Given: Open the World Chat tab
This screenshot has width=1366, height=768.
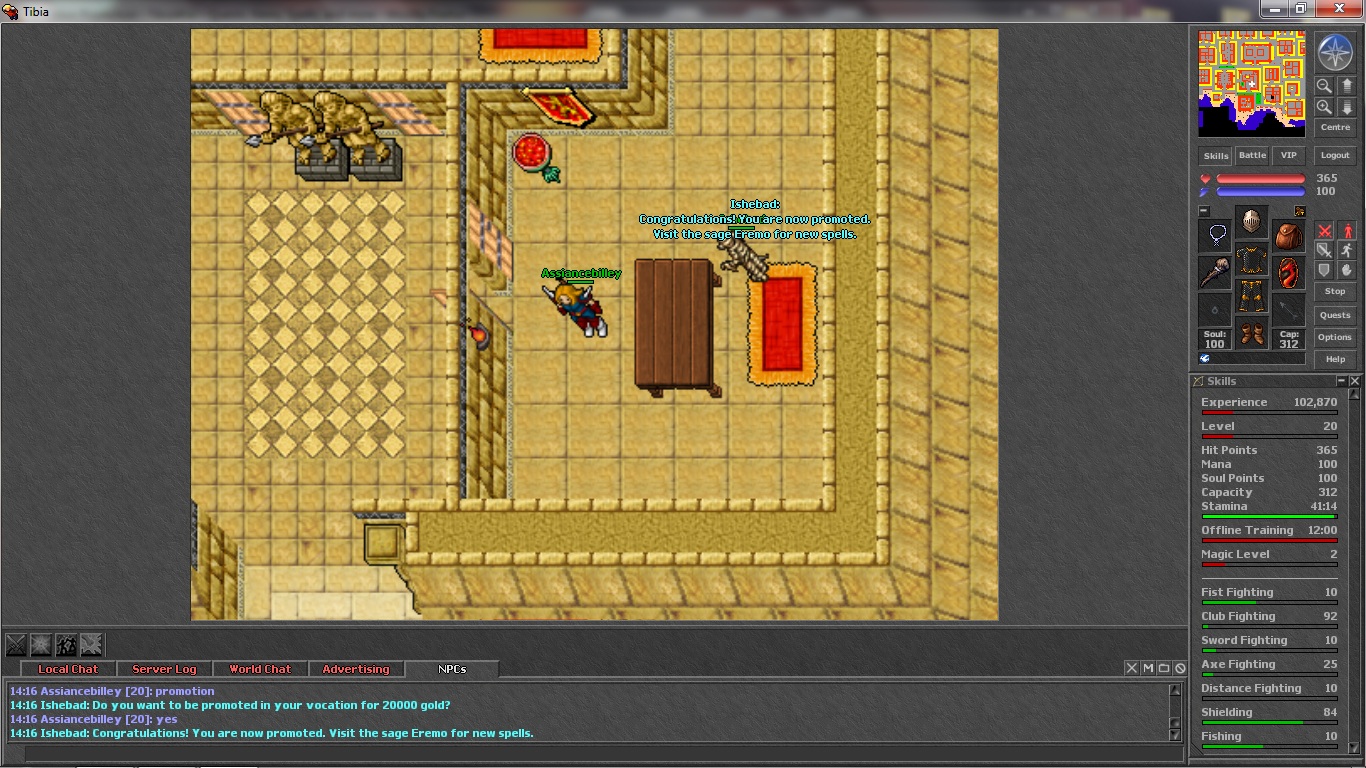Looking at the screenshot, I should pyautogui.click(x=260, y=669).
